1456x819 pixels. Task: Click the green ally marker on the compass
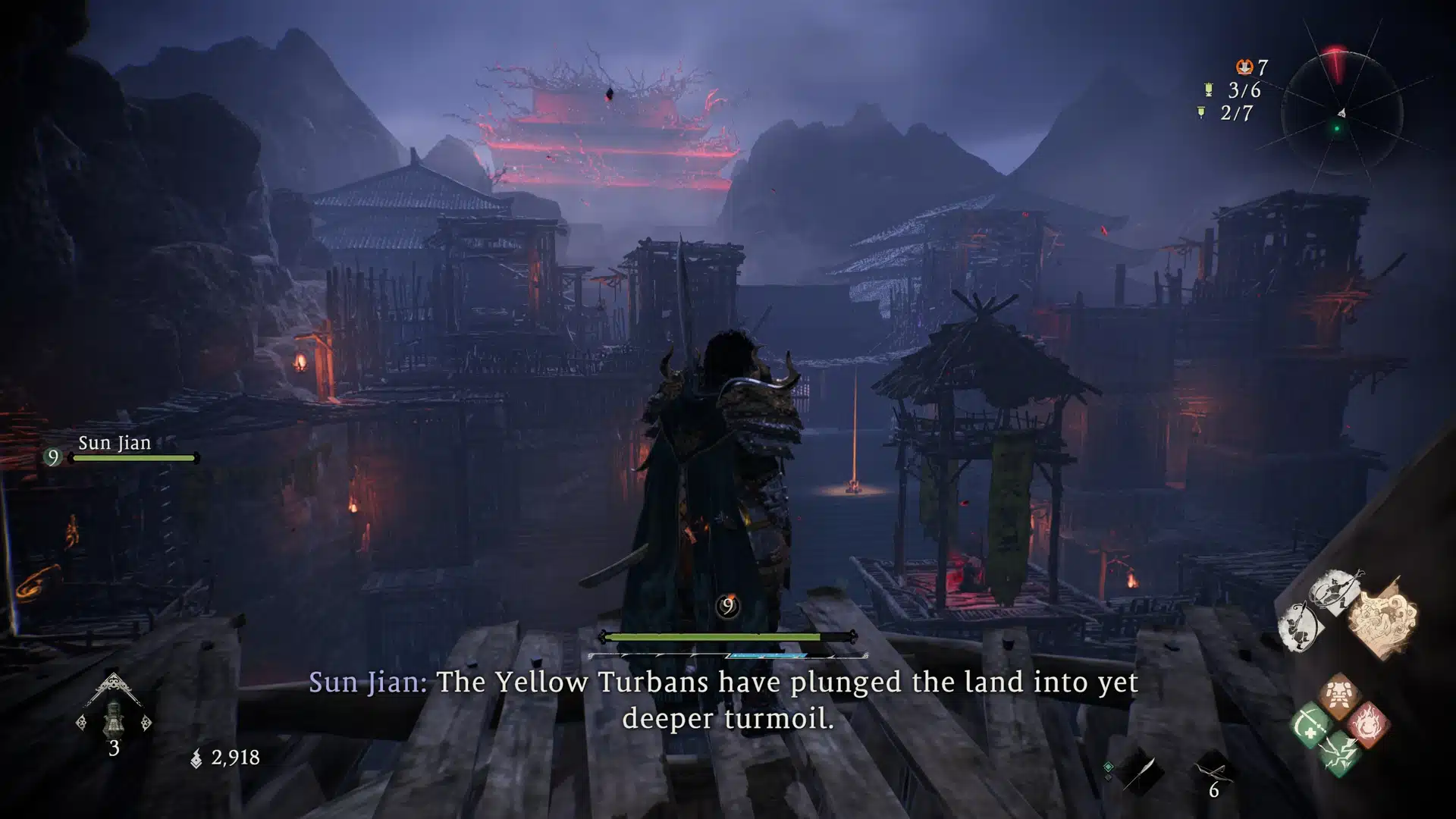coord(1336,128)
